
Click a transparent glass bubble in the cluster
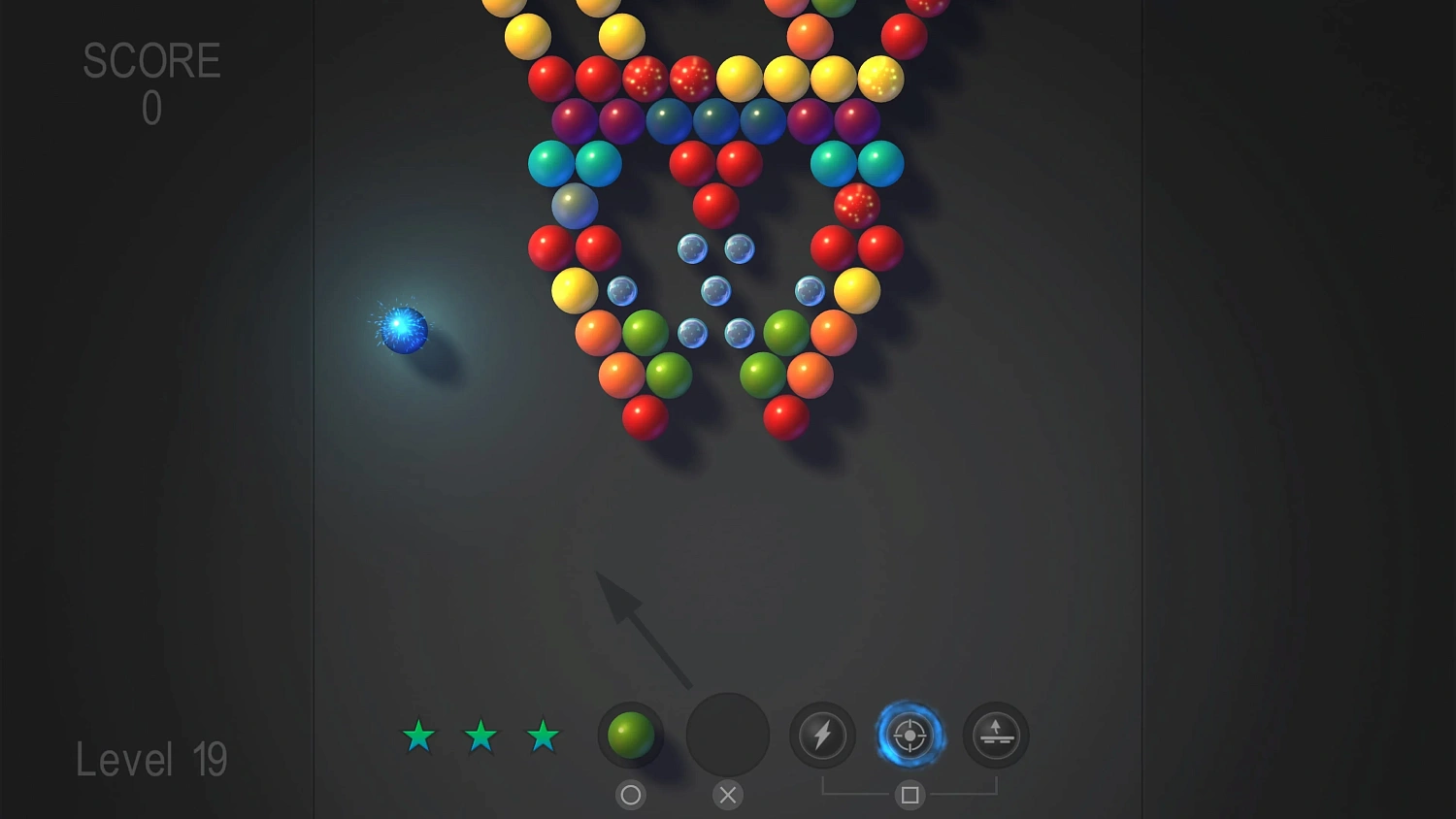point(716,290)
